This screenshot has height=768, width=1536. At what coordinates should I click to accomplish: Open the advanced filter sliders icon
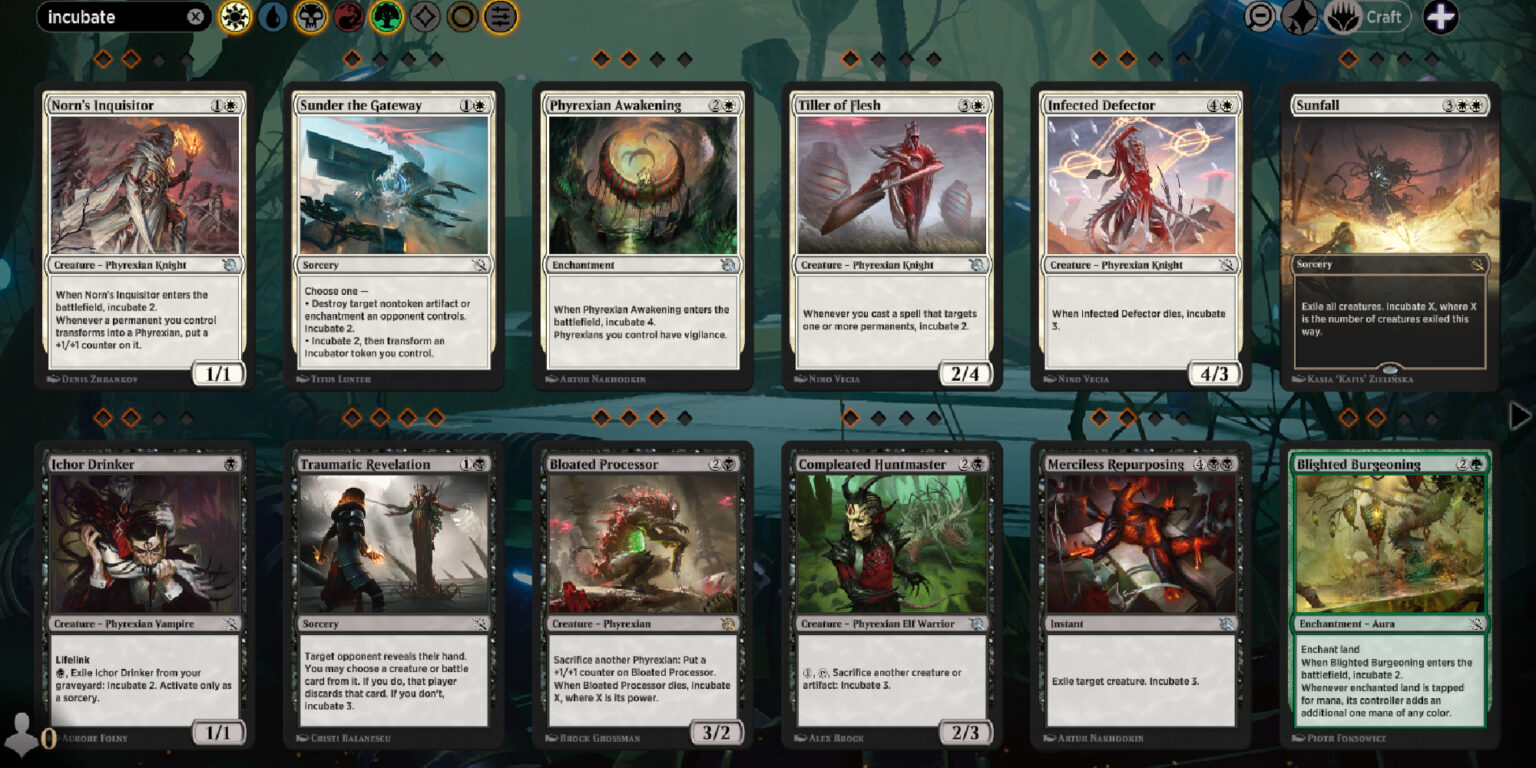point(500,17)
